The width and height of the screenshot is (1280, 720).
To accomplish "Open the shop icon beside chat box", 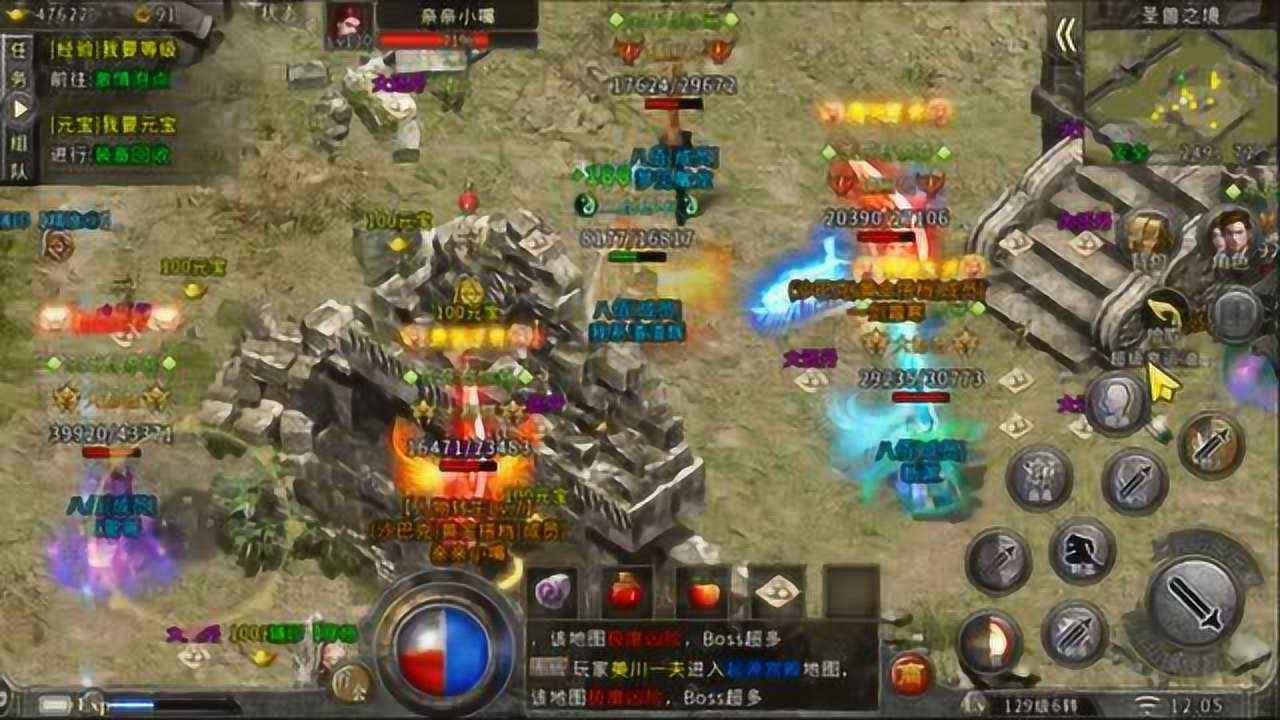I will click(x=910, y=673).
